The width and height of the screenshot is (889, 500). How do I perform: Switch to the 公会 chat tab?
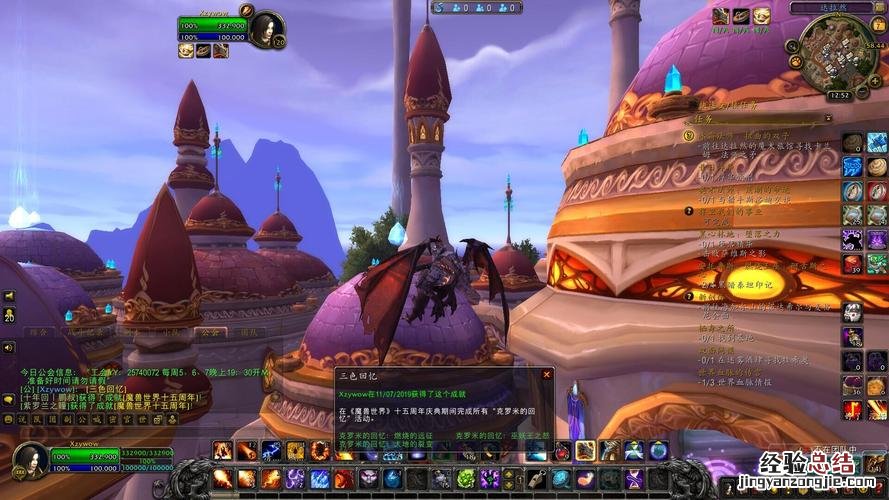[209, 331]
